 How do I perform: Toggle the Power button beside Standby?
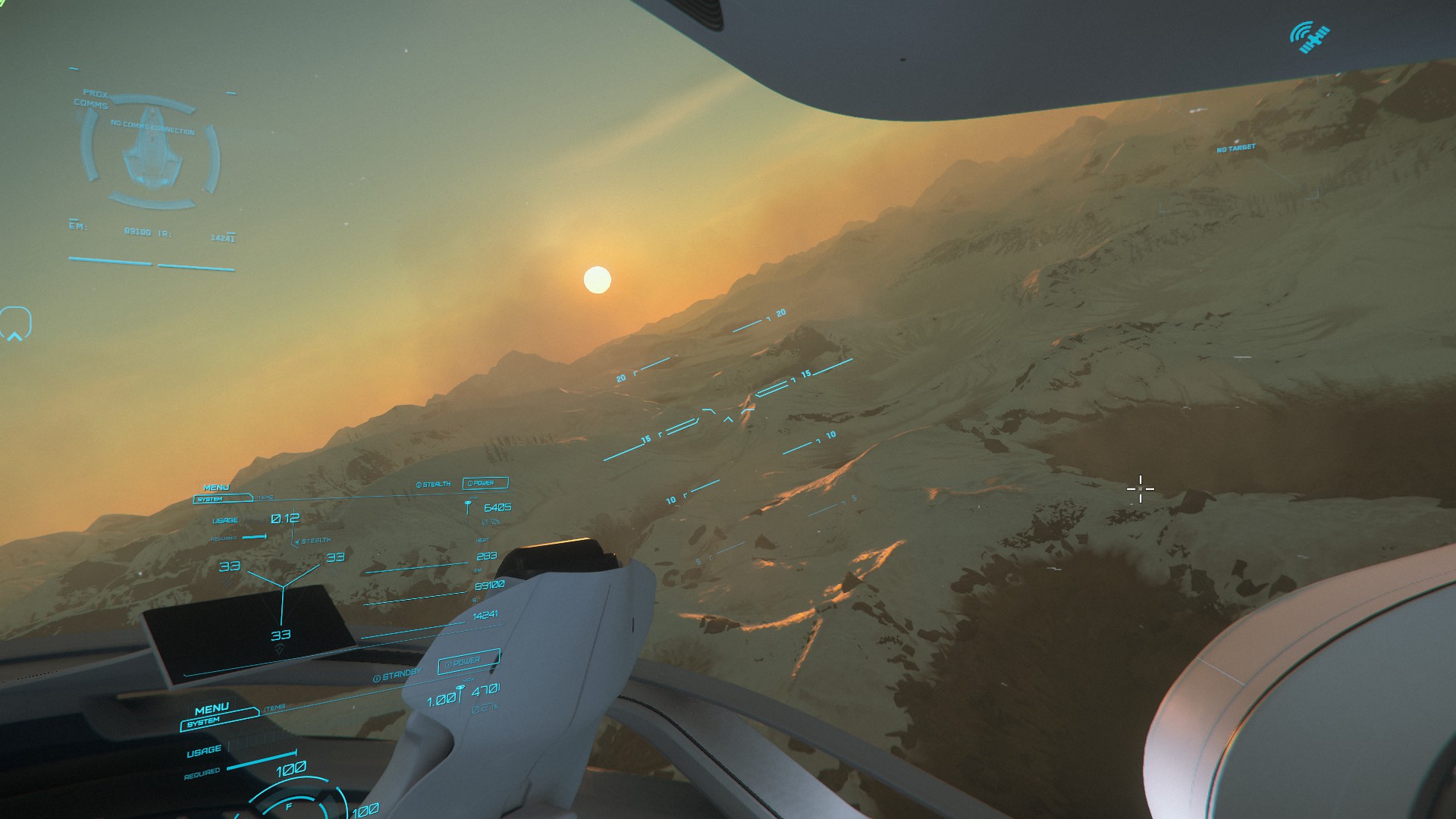(469, 661)
